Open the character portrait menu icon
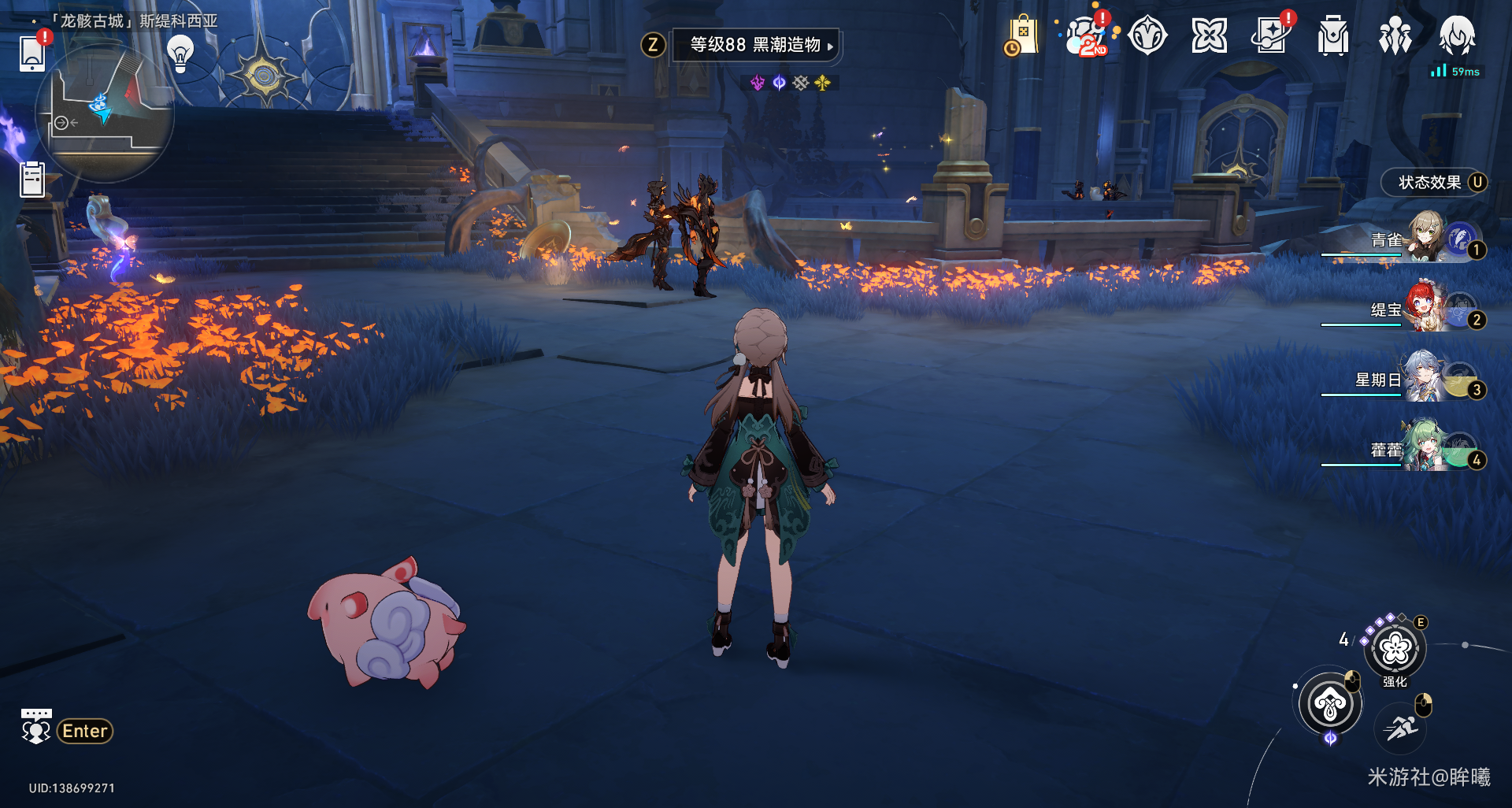1512x808 pixels. click(x=1457, y=36)
